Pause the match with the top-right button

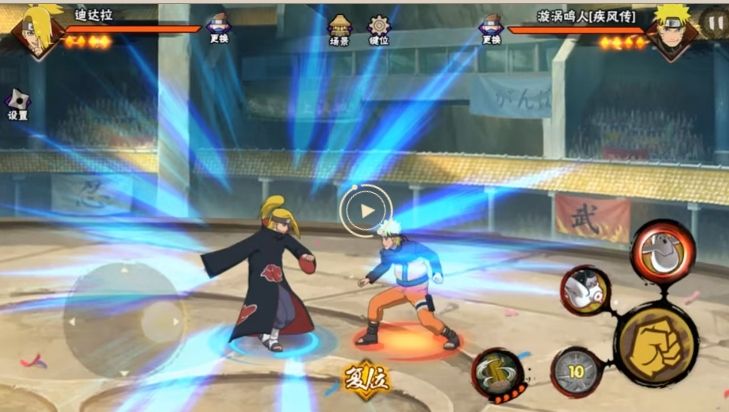click(x=714, y=20)
